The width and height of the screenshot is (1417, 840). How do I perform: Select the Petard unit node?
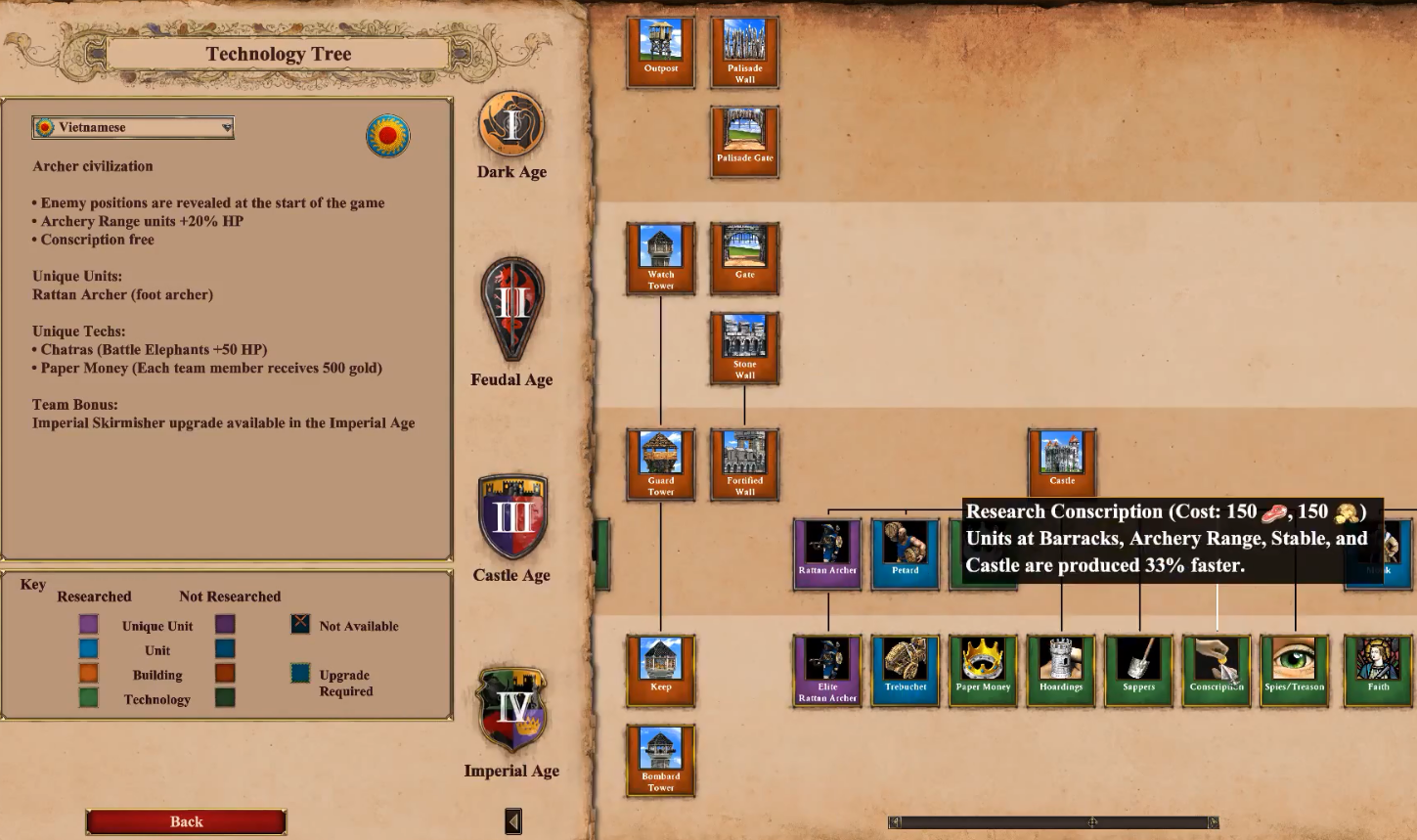tap(906, 553)
